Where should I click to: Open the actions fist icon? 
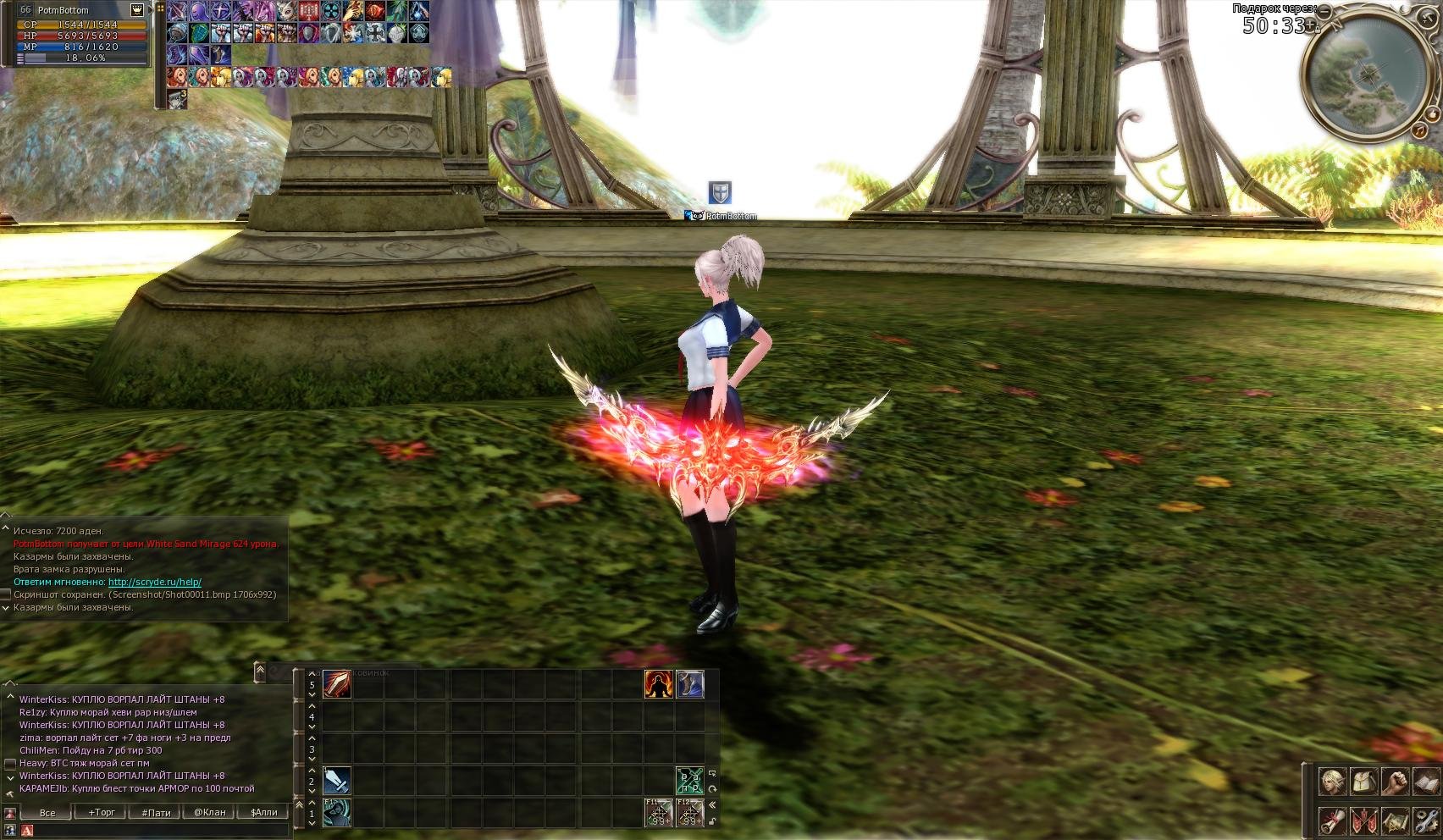click(x=1395, y=782)
